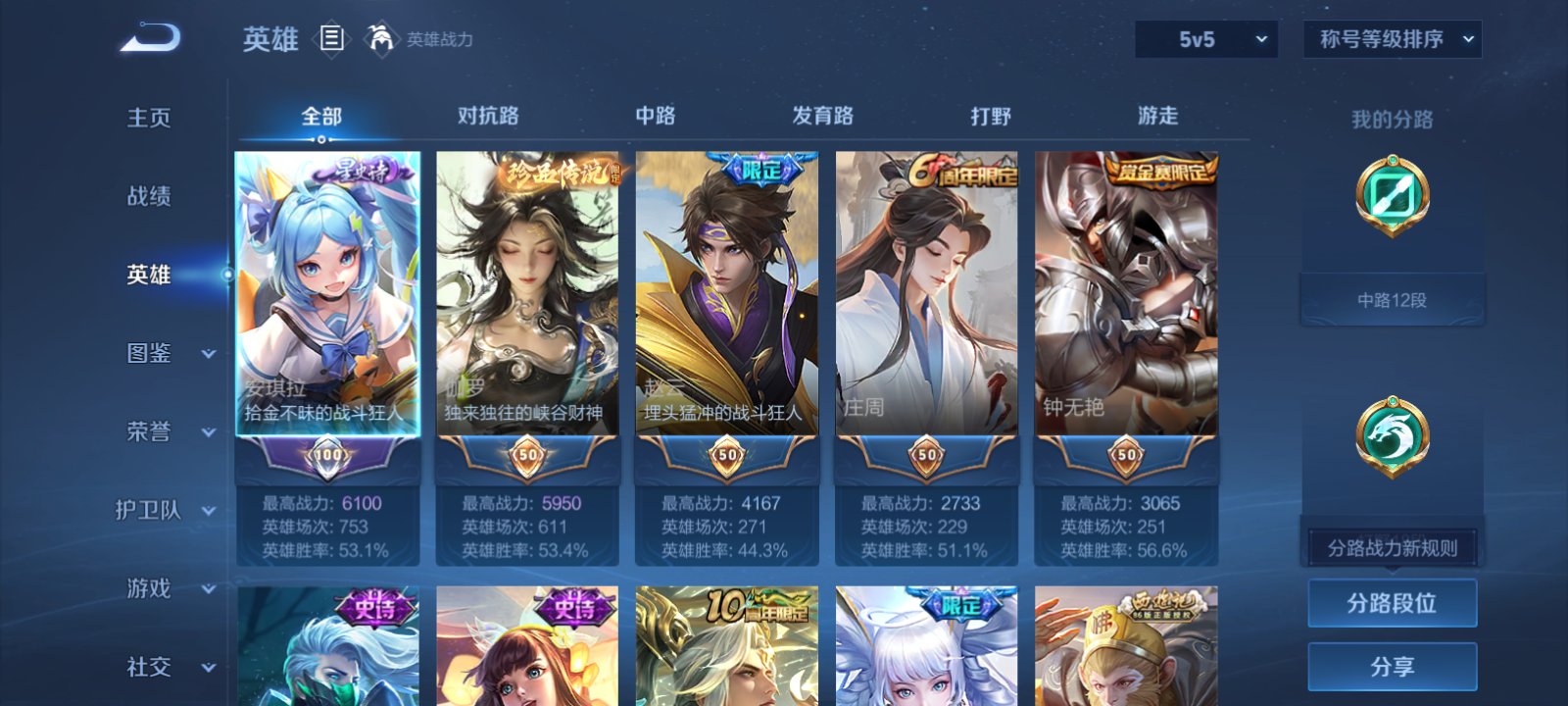The width and height of the screenshot is (1568, 706).
Task: Open the 分路战力新规则 link
Action: (x=1392, y=546)
